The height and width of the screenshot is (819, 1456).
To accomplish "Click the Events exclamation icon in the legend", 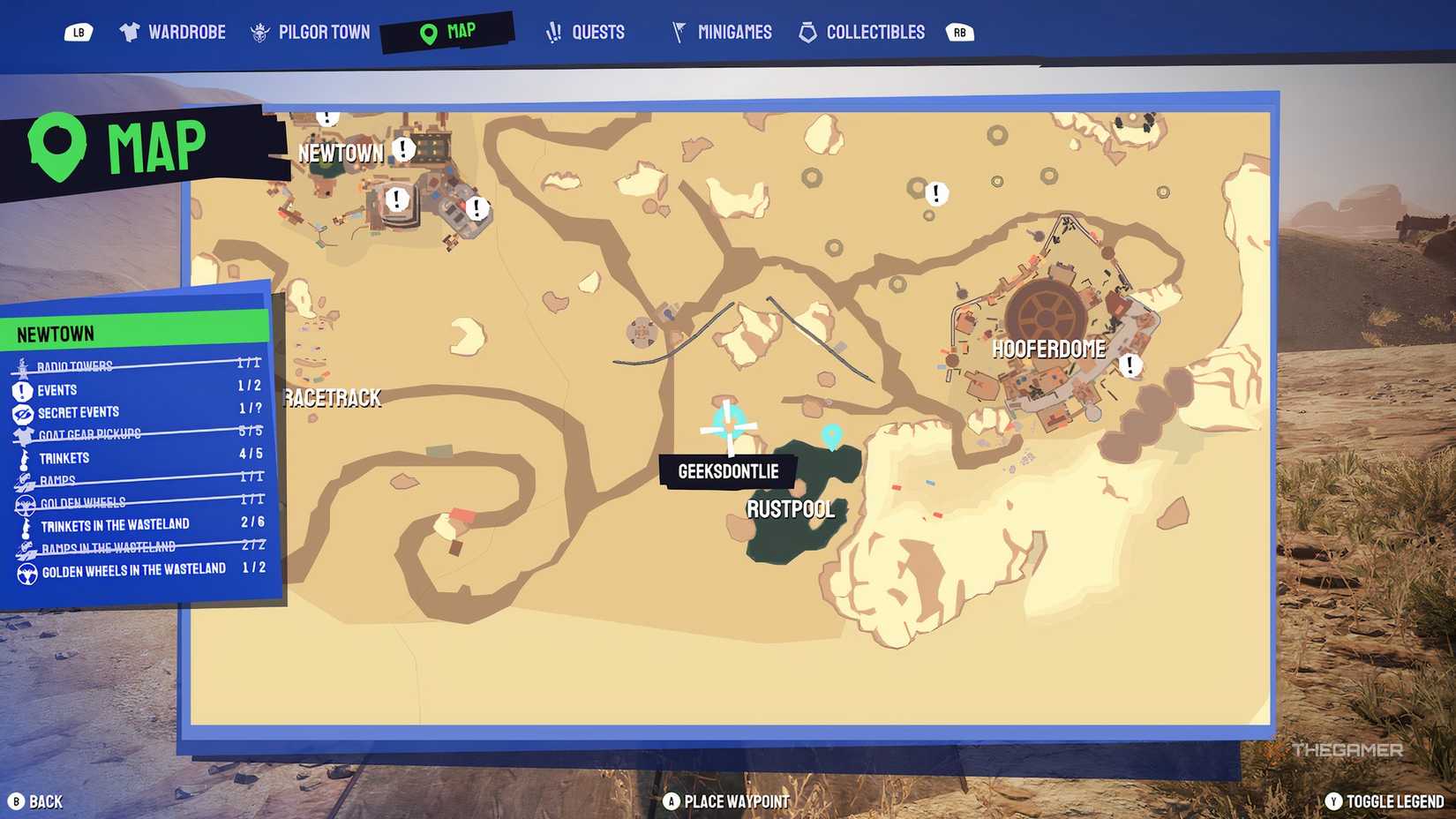I will (x=22, y=392).
